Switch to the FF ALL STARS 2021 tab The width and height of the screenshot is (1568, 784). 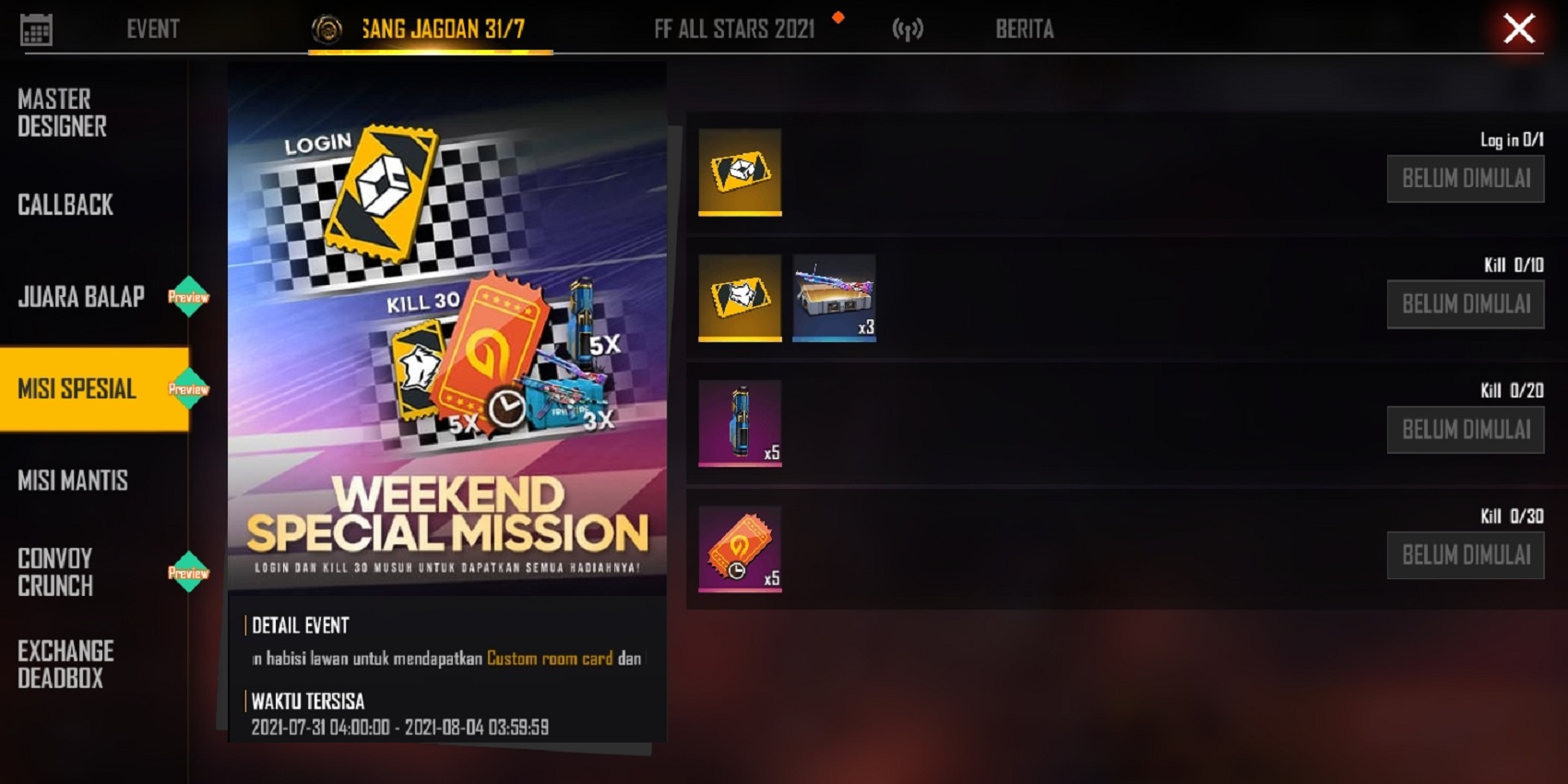click(x=733, y=29)
